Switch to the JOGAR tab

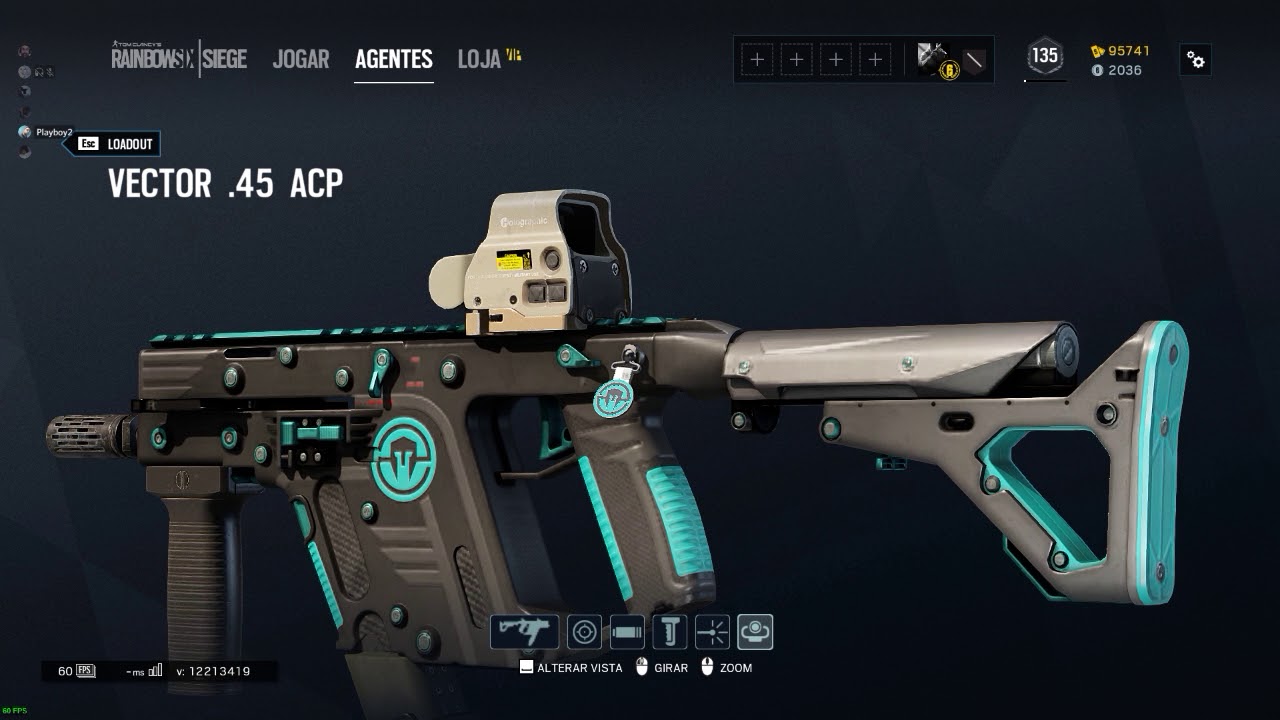point(300,59)
